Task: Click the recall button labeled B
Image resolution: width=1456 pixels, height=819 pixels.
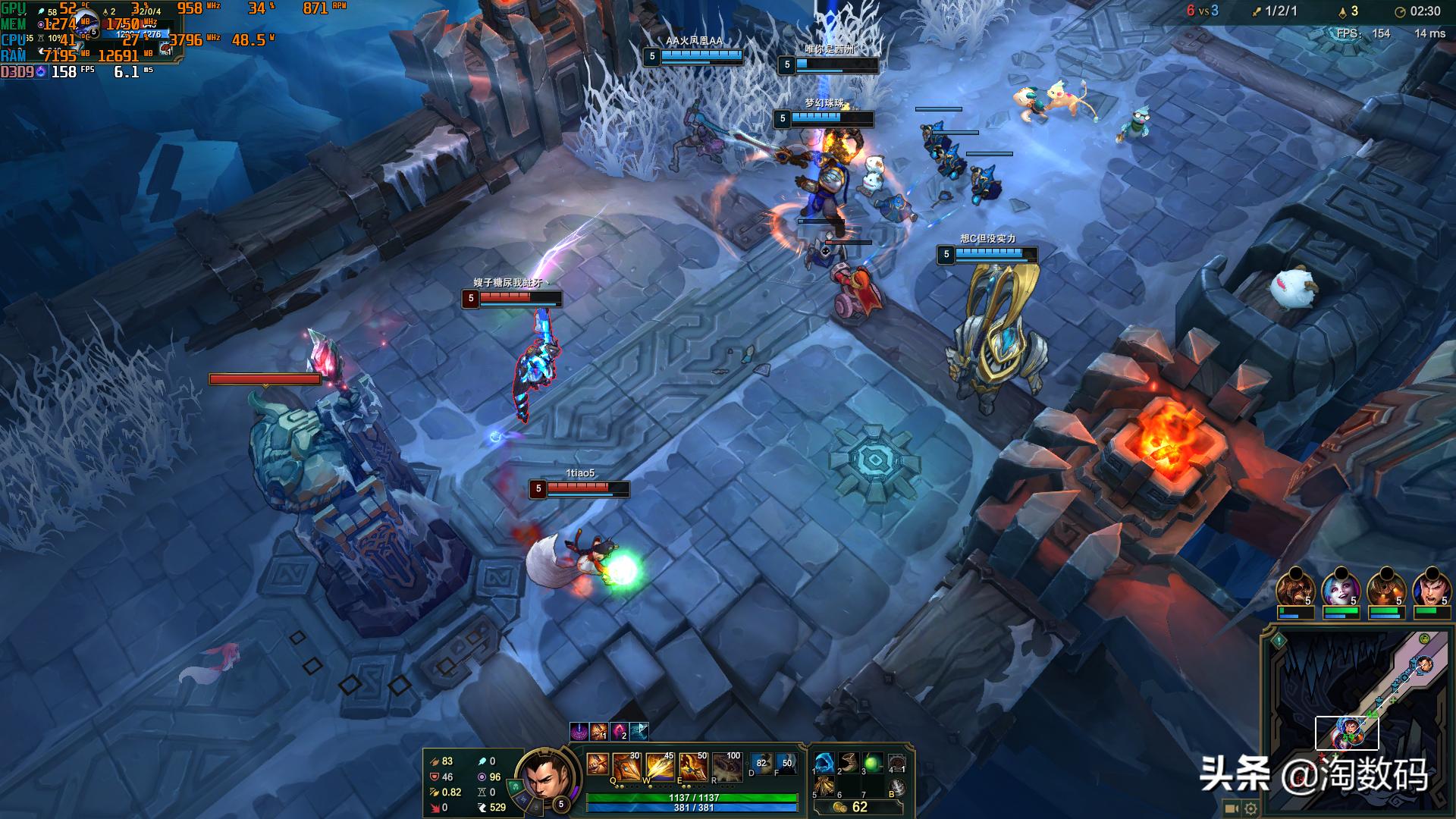Action: (897, 787)
